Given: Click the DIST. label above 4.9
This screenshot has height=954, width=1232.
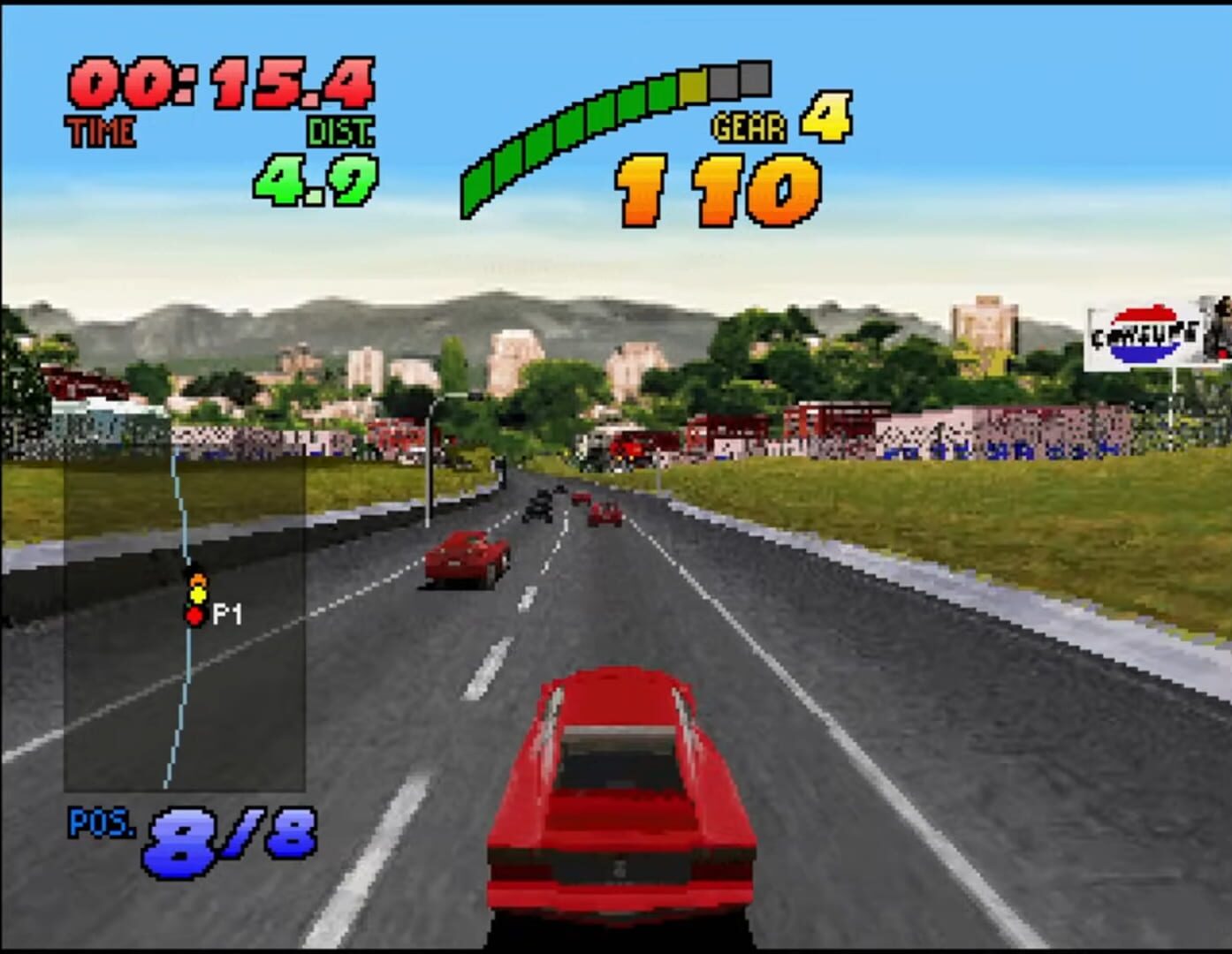Looking at the screenshot, I should tap(338, 131).
